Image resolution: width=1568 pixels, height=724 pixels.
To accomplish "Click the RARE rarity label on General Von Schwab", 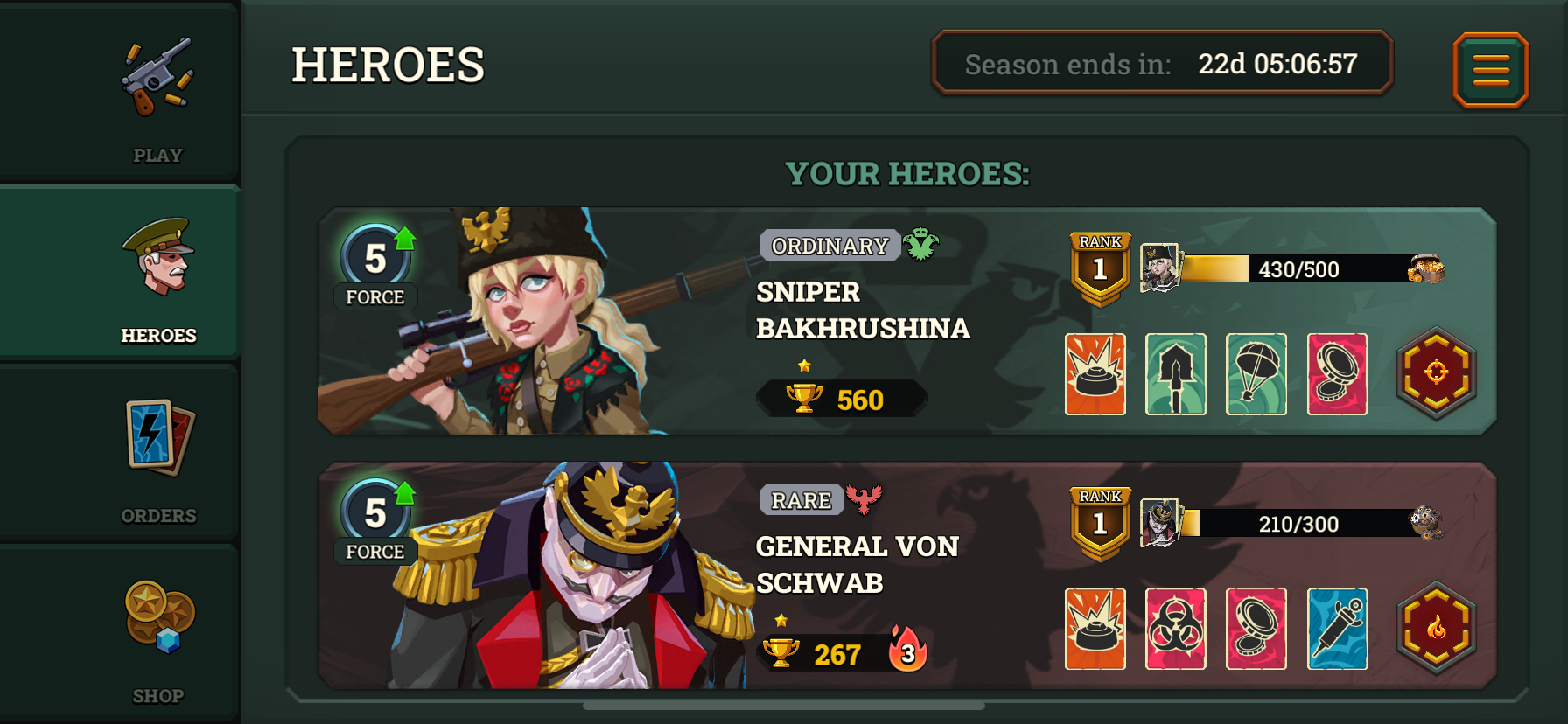I will 799,500.
